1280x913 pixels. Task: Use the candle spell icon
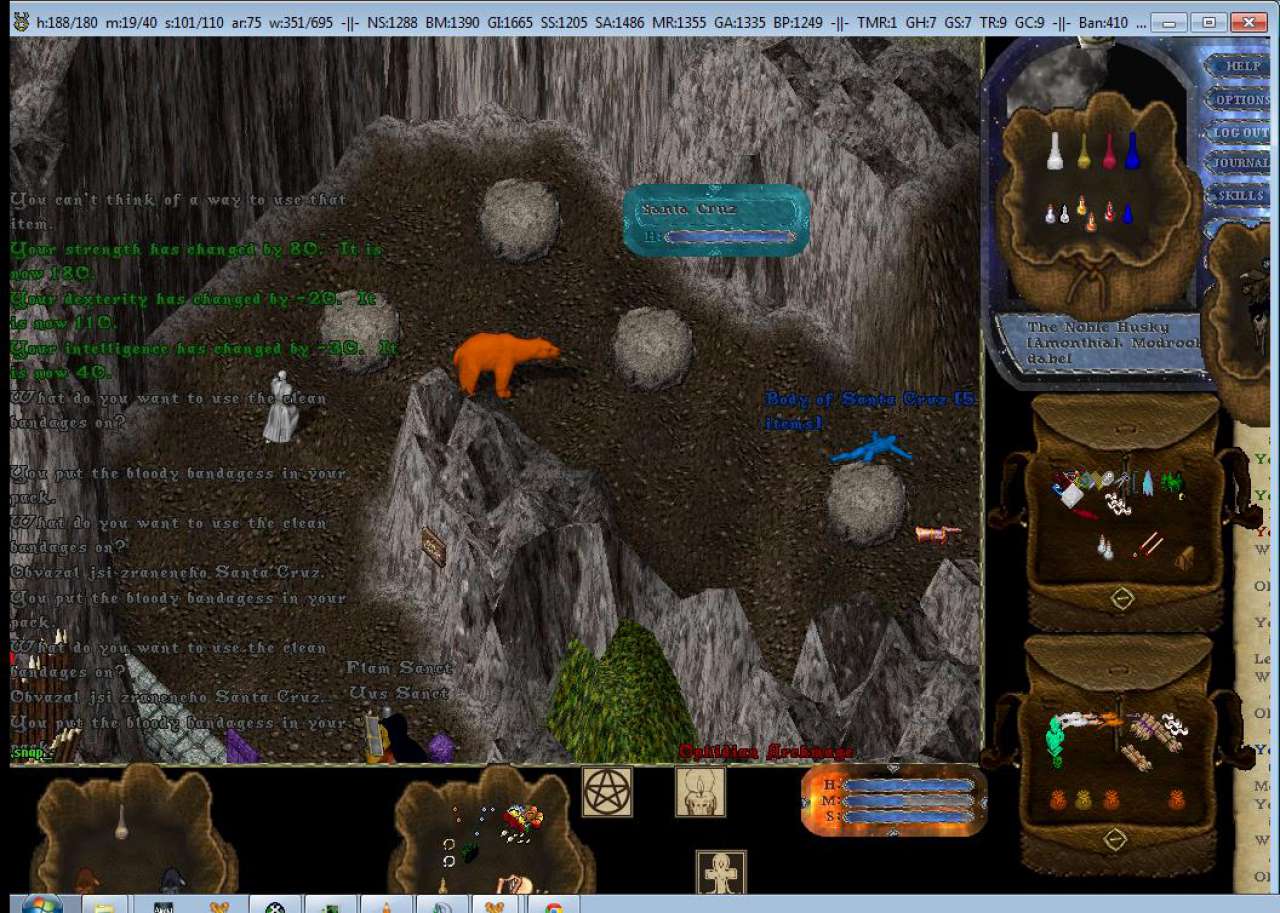700,792
